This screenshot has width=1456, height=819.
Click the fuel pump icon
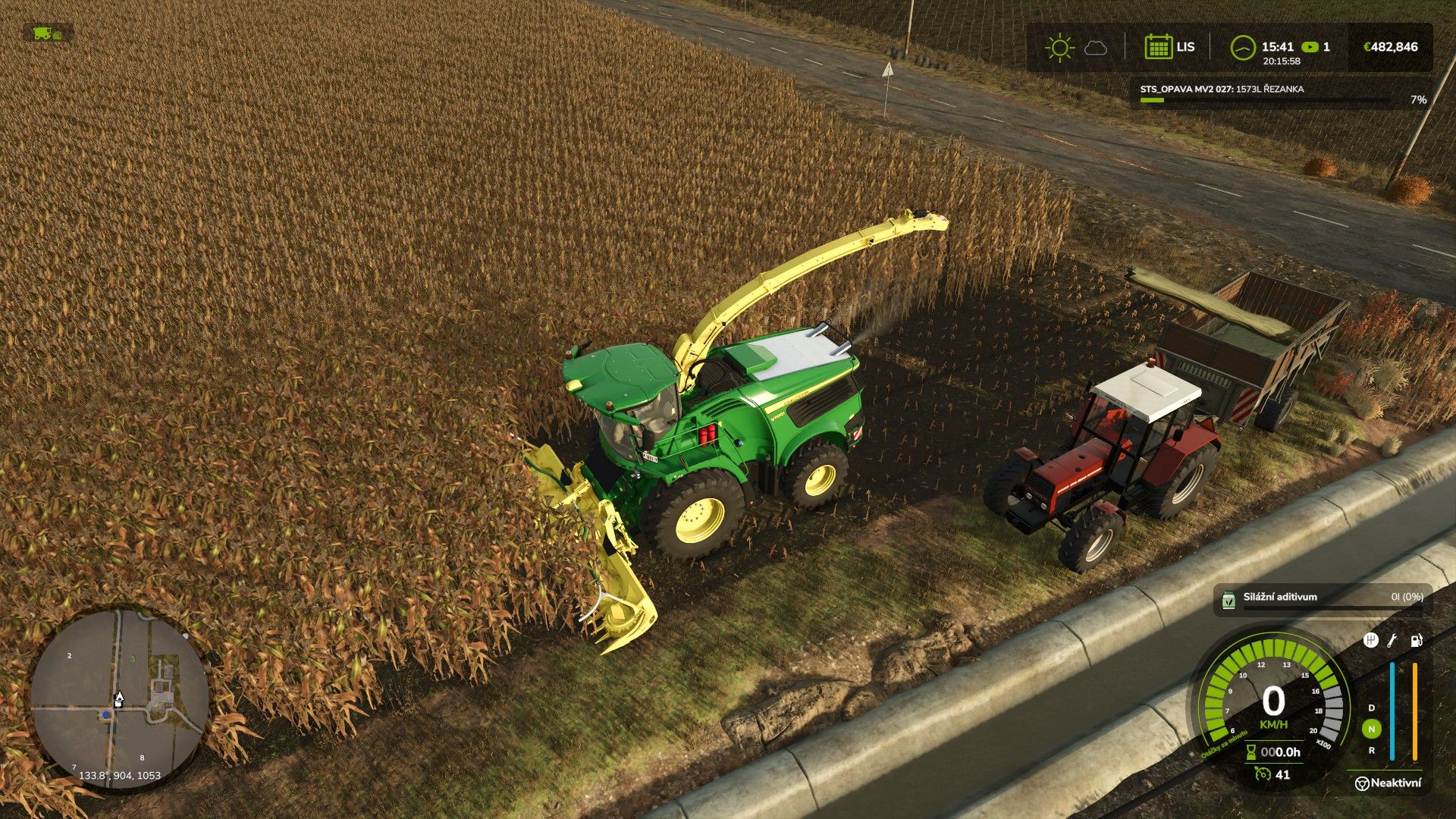coord(1416,641)
